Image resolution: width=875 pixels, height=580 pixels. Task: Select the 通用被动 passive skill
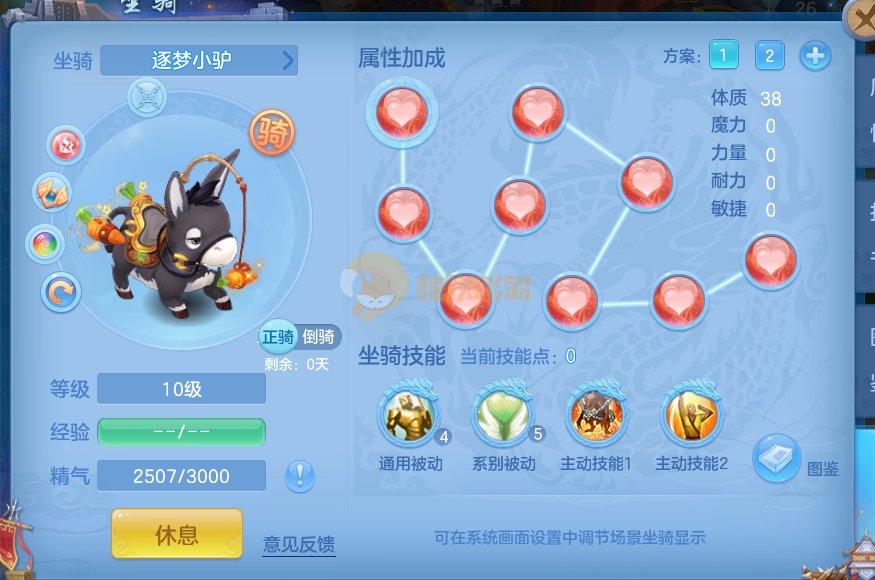[408, 416]
